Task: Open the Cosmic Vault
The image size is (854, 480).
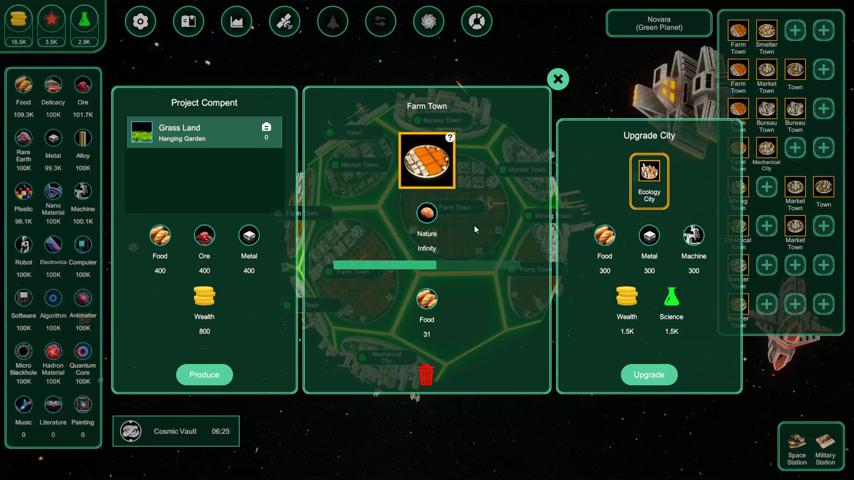Action: tap(176, 431)
